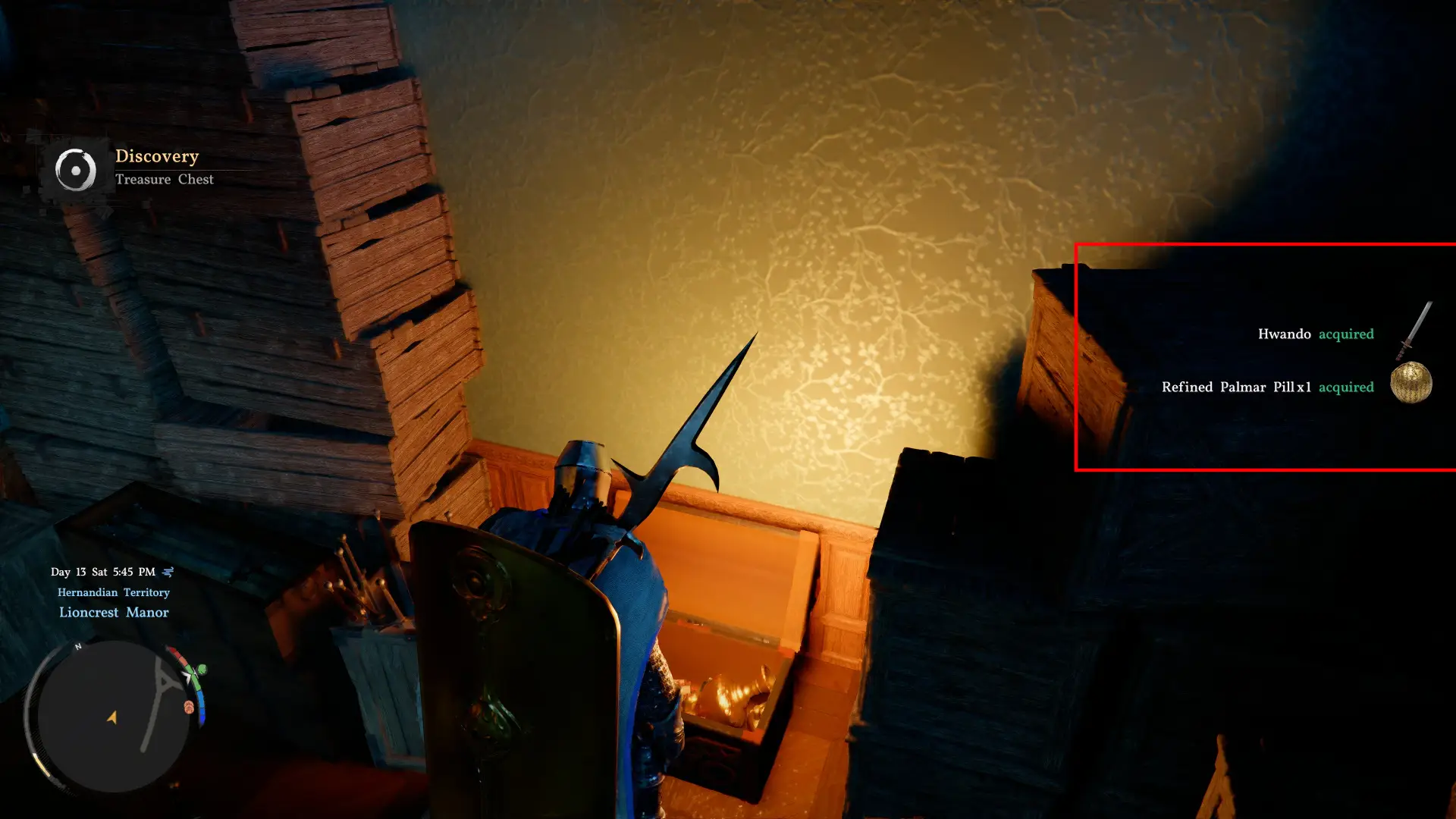The height and width of the screenshot is (819, 1456).
Task: Click the green 'acquired' text for Hwando
Action: click(x=1346, y=334)
